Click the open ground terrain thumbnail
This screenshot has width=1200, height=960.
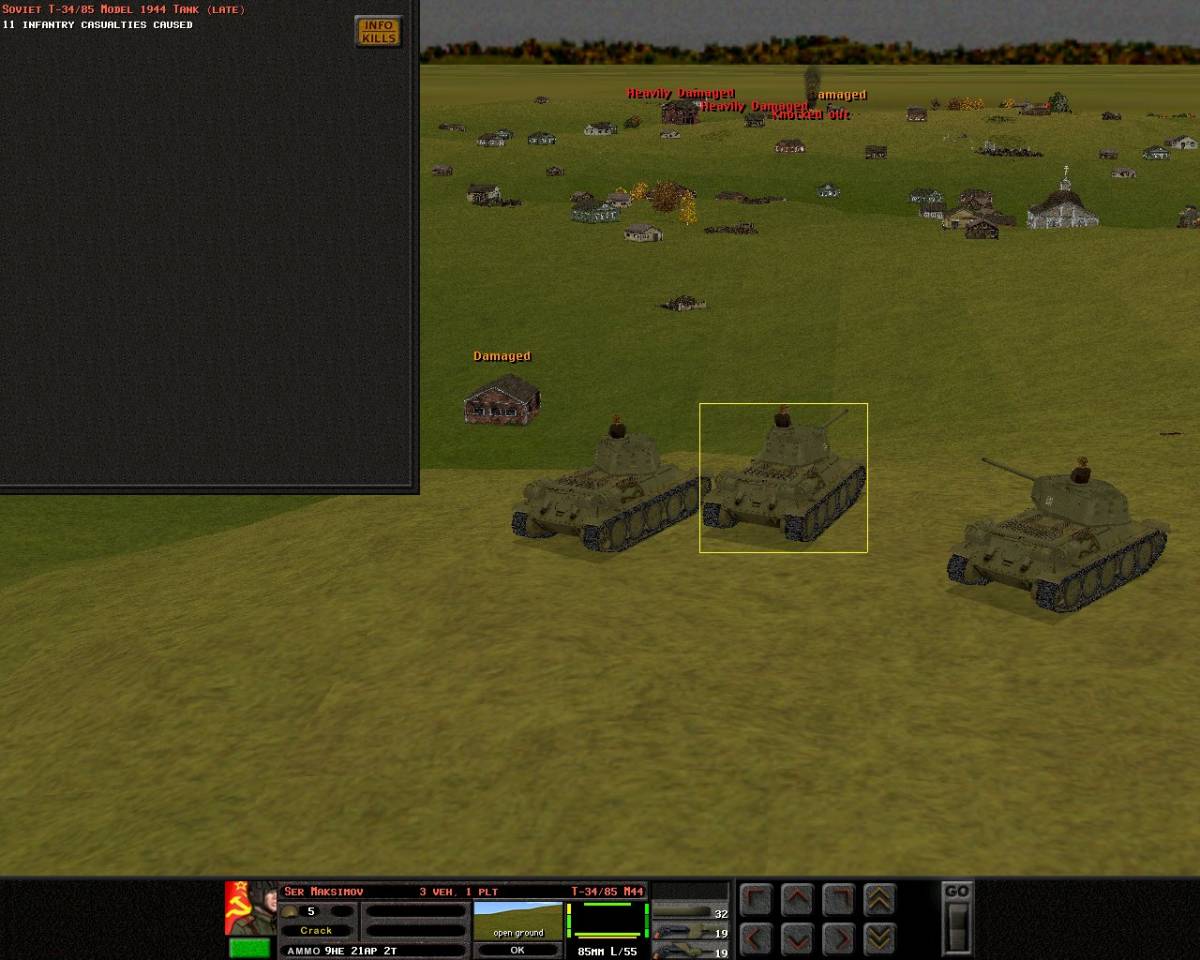517,920
